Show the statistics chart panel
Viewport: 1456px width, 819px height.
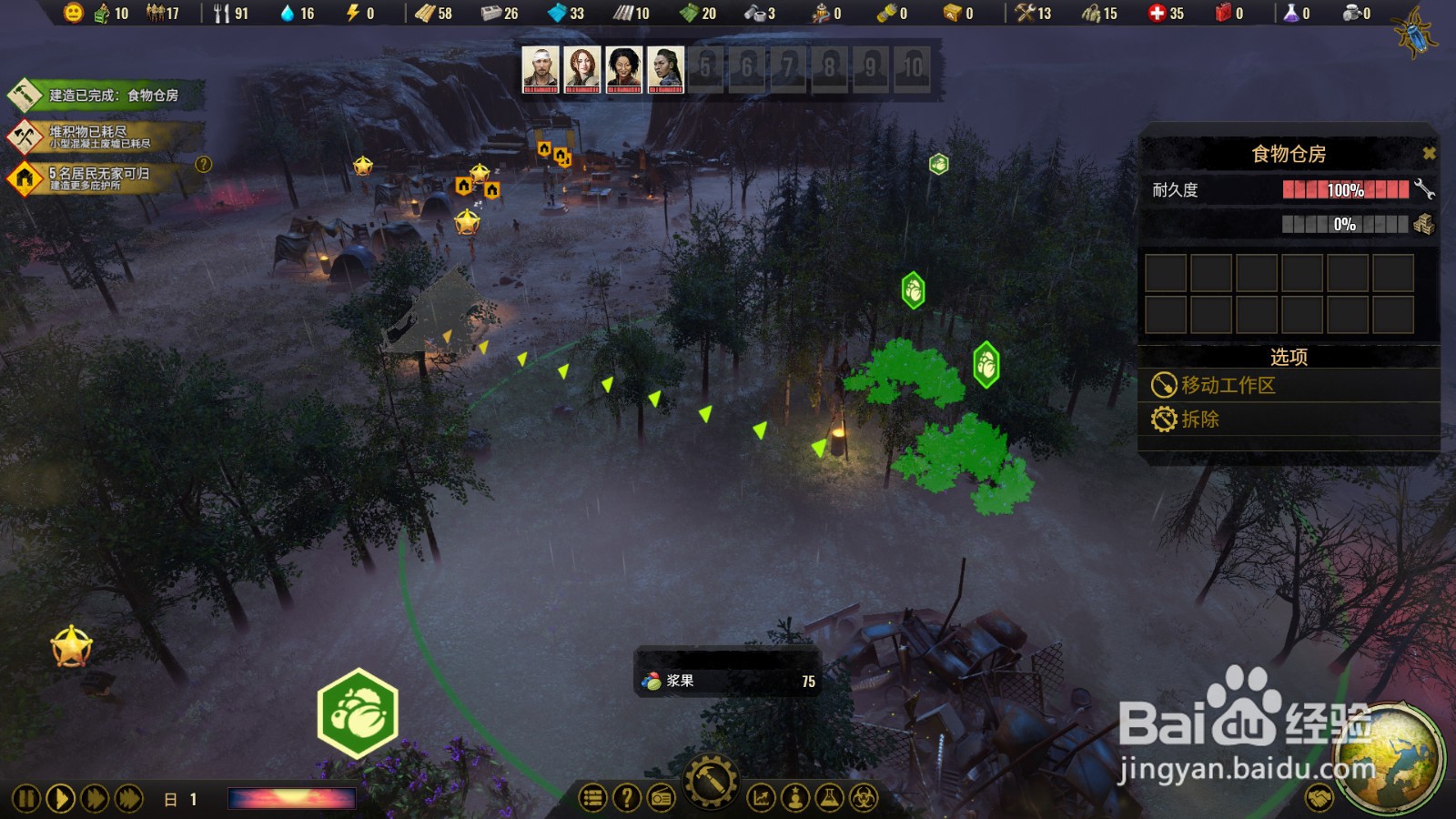click(761, 799)
